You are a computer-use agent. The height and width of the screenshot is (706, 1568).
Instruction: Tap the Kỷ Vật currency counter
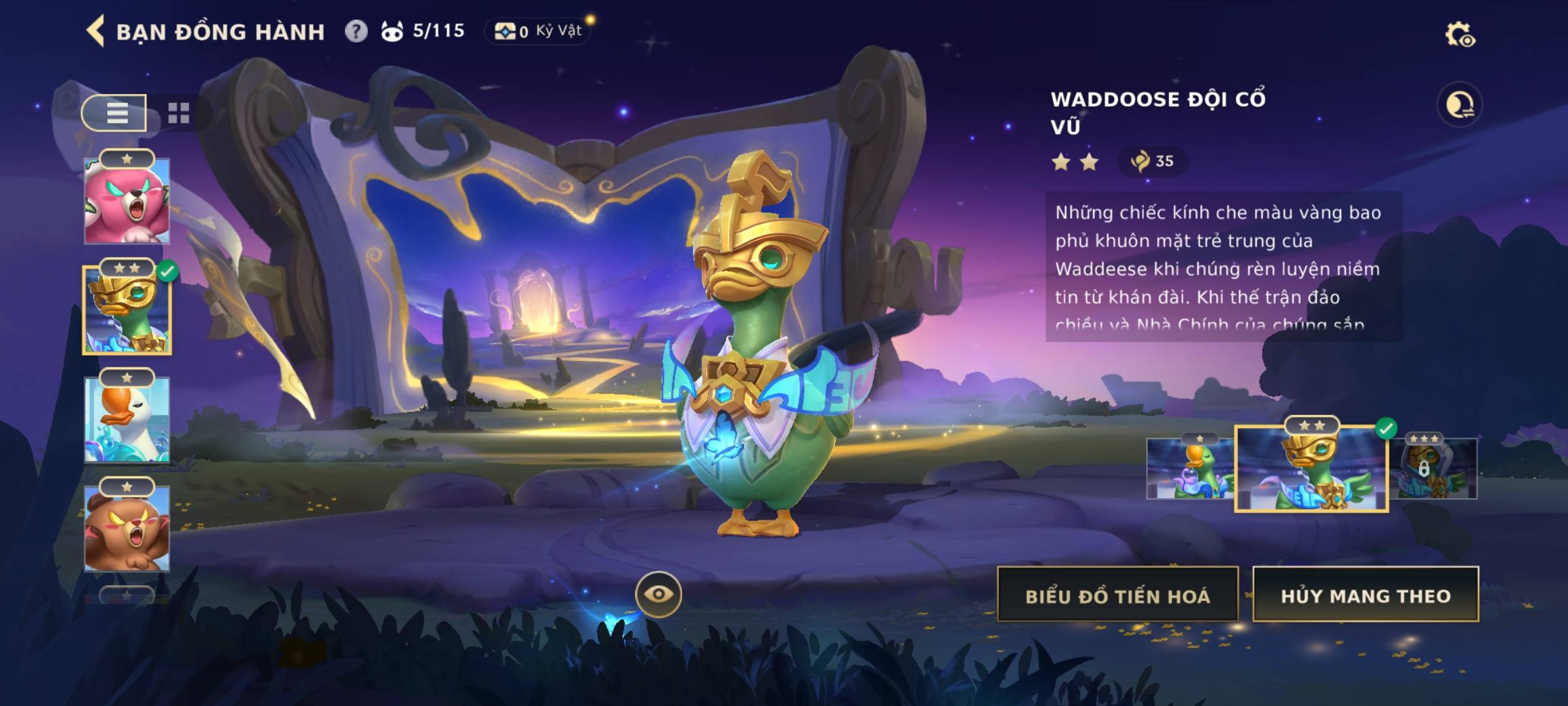[538, 31]
